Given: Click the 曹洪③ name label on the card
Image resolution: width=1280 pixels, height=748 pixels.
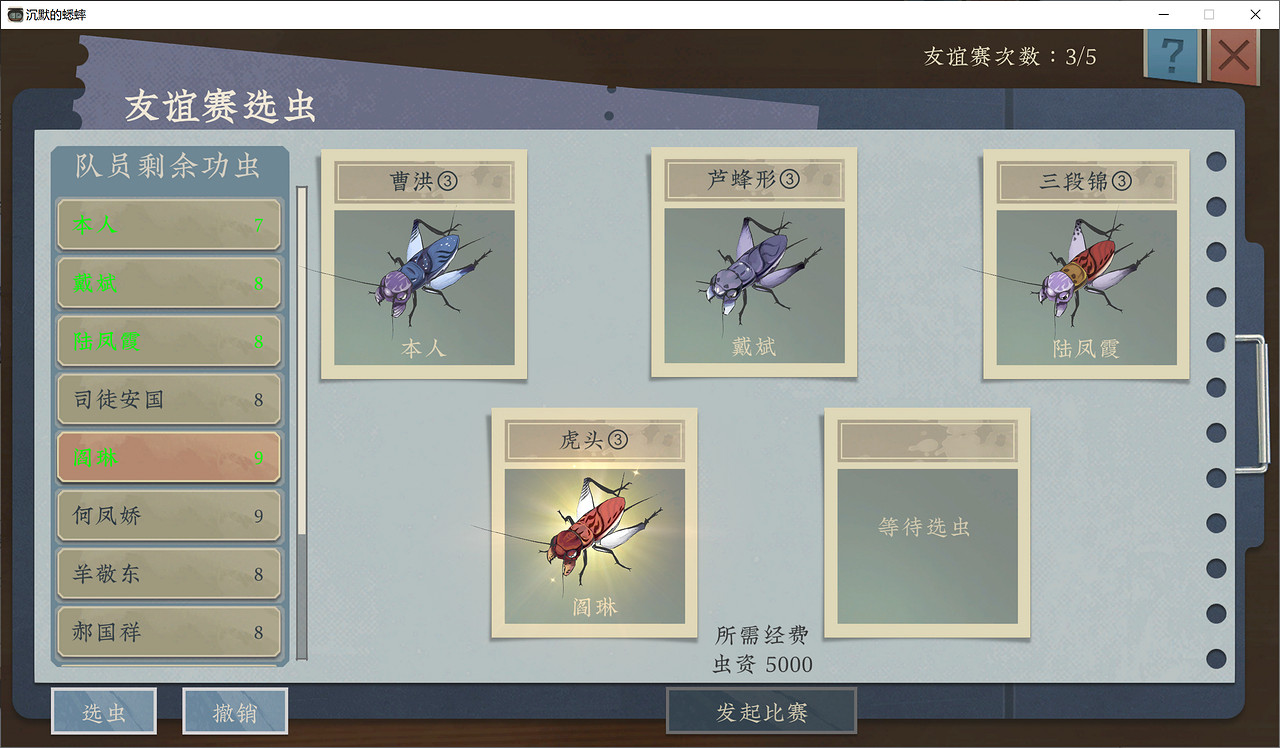Looking at the screenshot, I should [x=423, y=181].
